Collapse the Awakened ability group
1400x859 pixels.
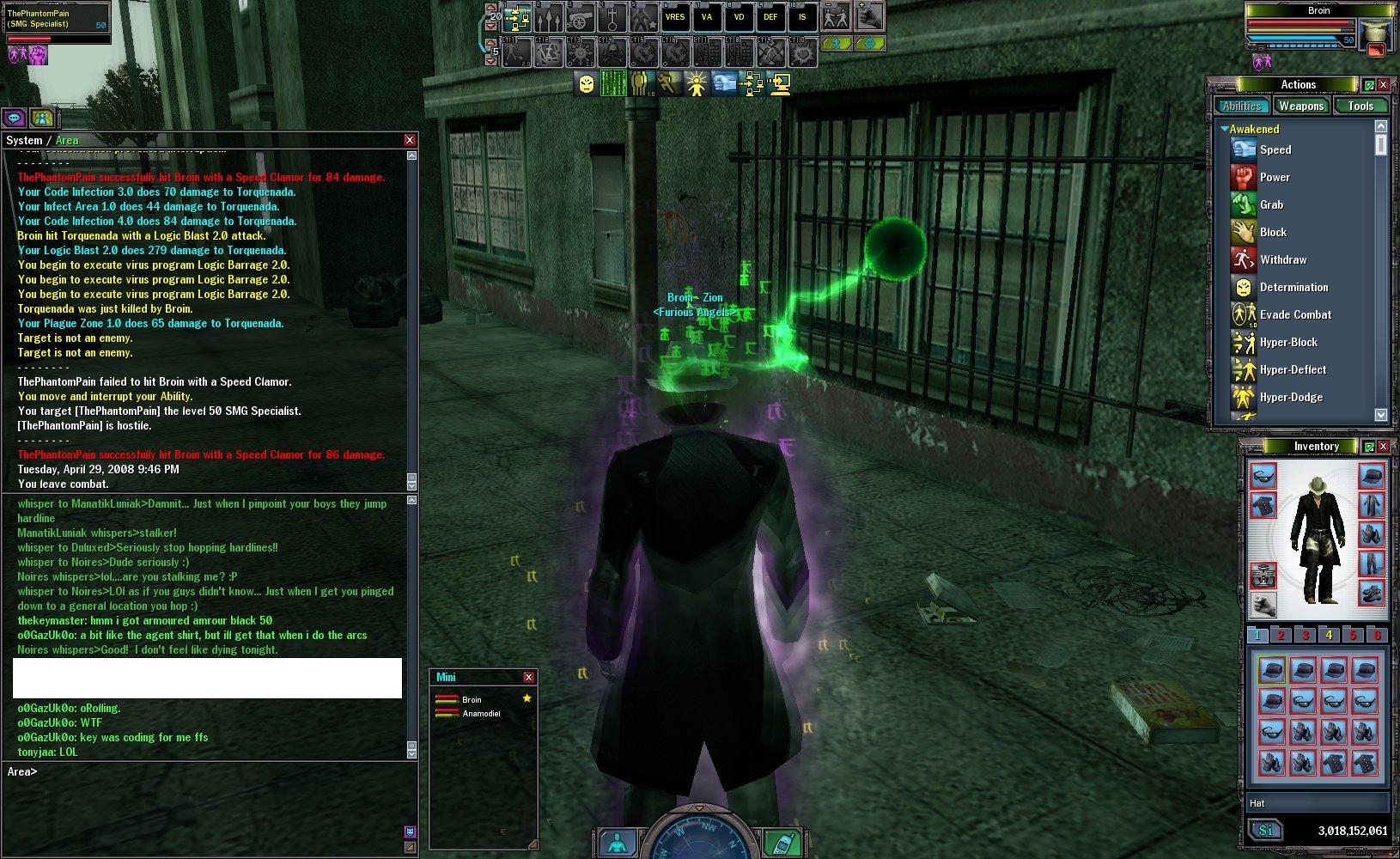(1225, 129)
